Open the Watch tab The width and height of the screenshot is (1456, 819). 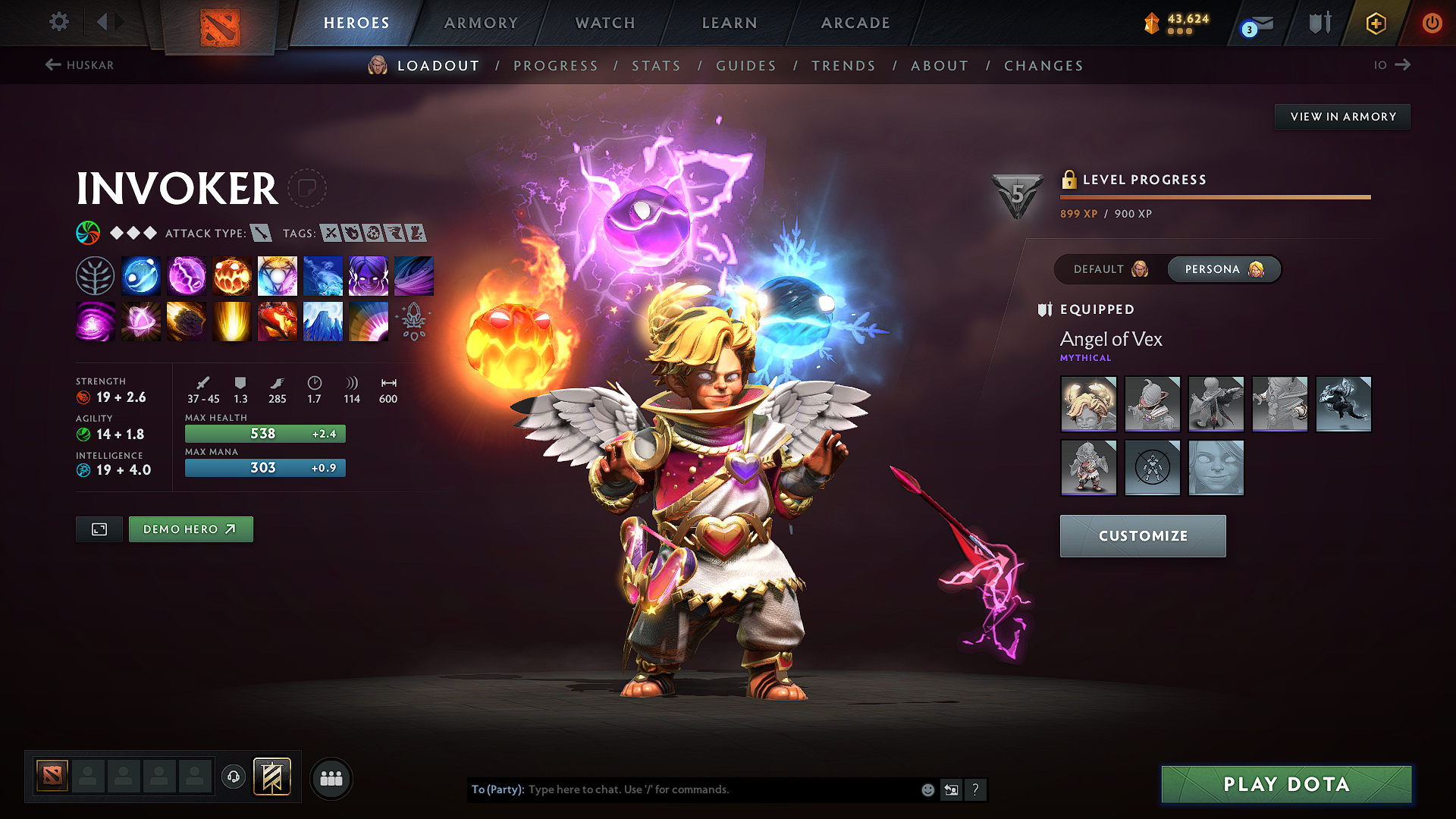pos(605,23)
